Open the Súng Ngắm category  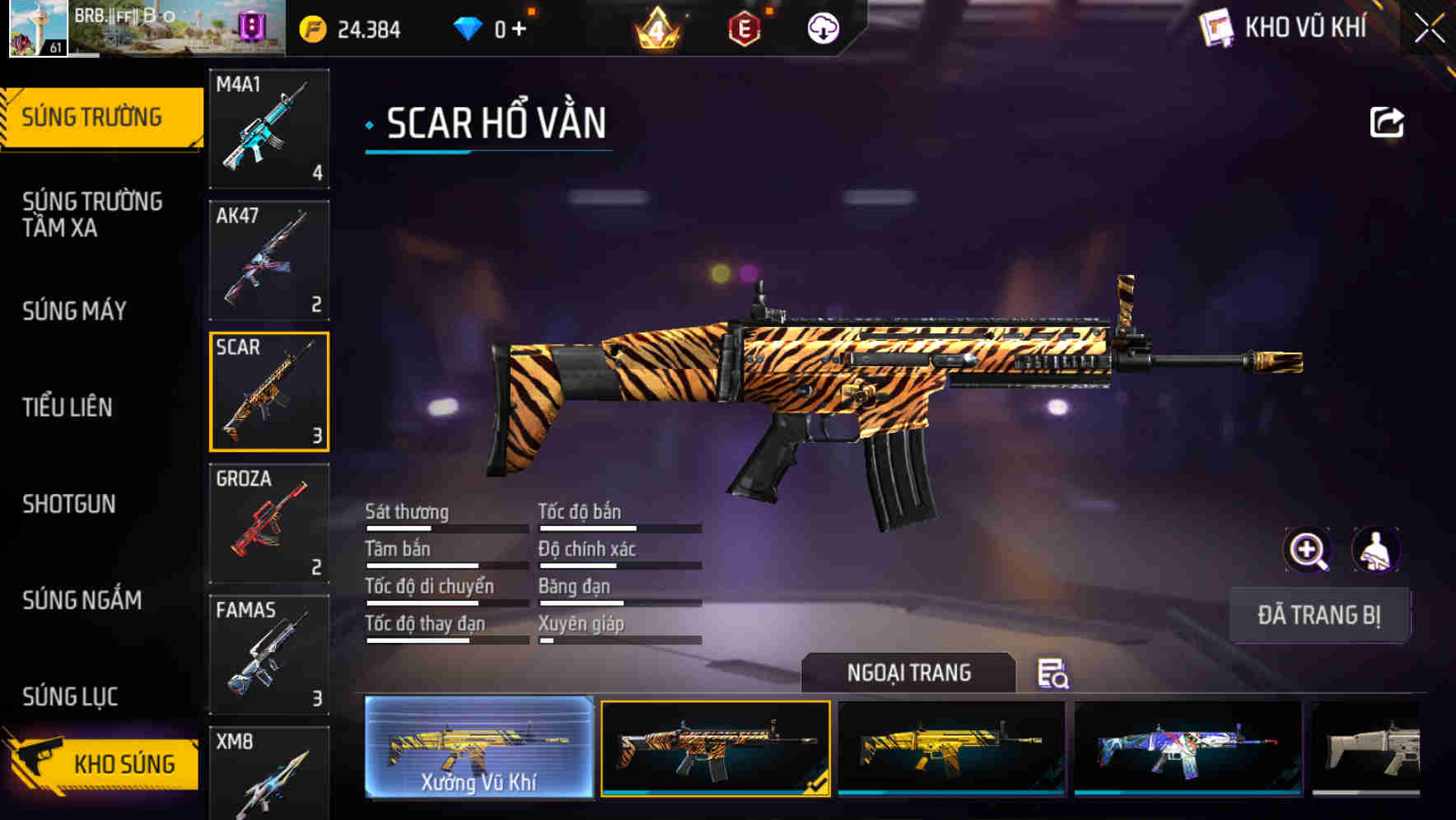click(82, 600)
